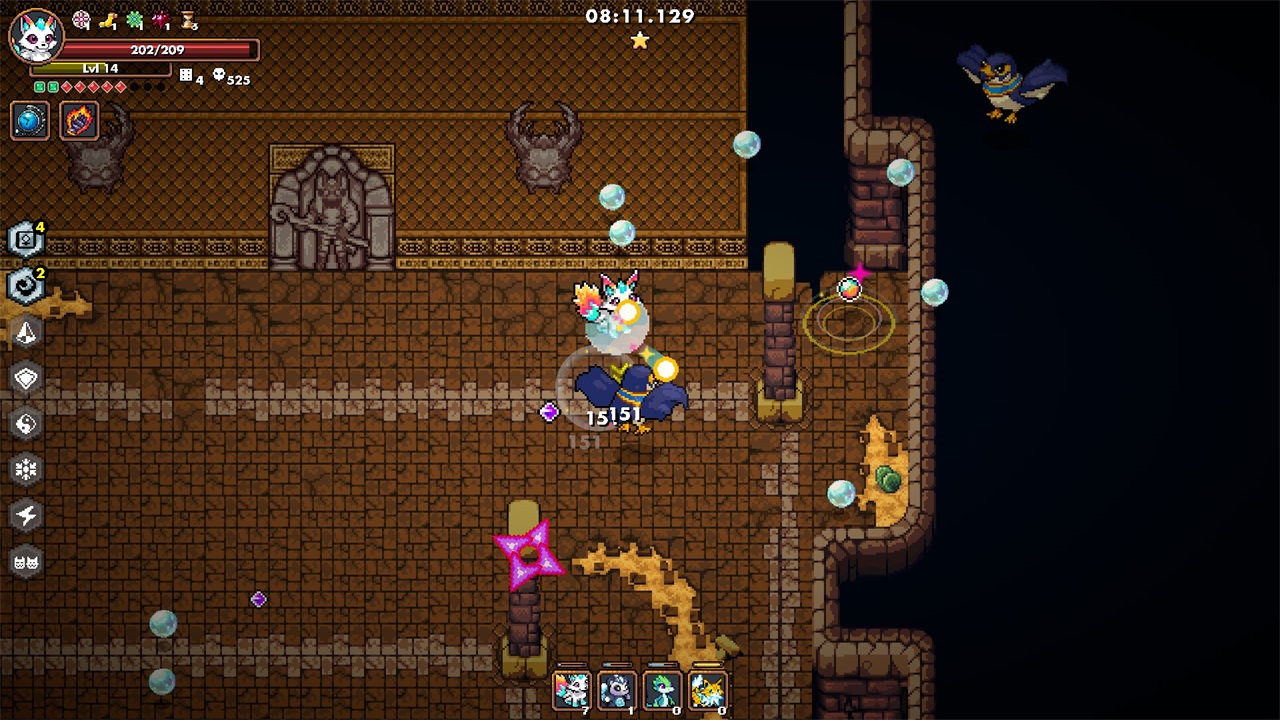Pick the twin cat faces hexagon icon
Image resolution: width=1280 pixels, height=720 pixels.
[26, 561]
